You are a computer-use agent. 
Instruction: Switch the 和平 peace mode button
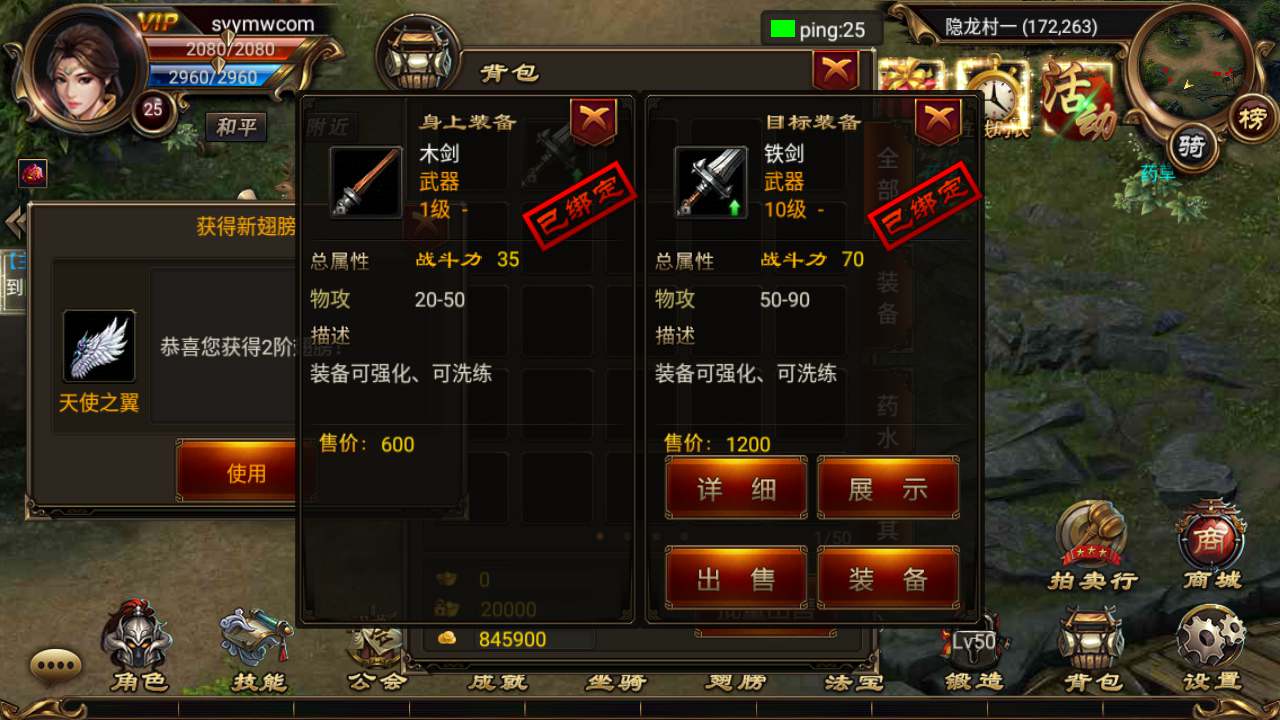[236, 127]
